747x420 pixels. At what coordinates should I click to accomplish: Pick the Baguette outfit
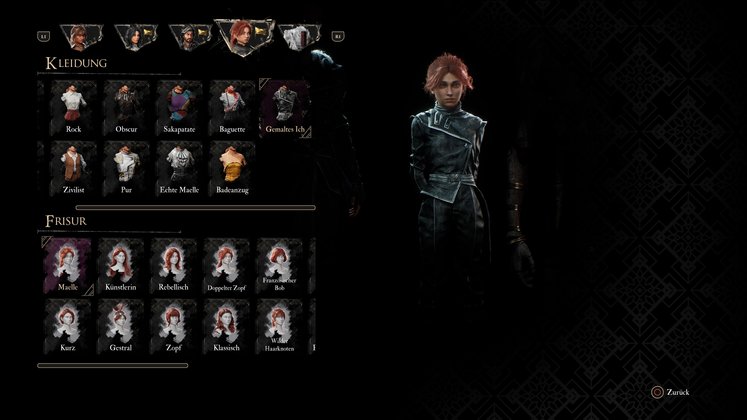[232, 108]
